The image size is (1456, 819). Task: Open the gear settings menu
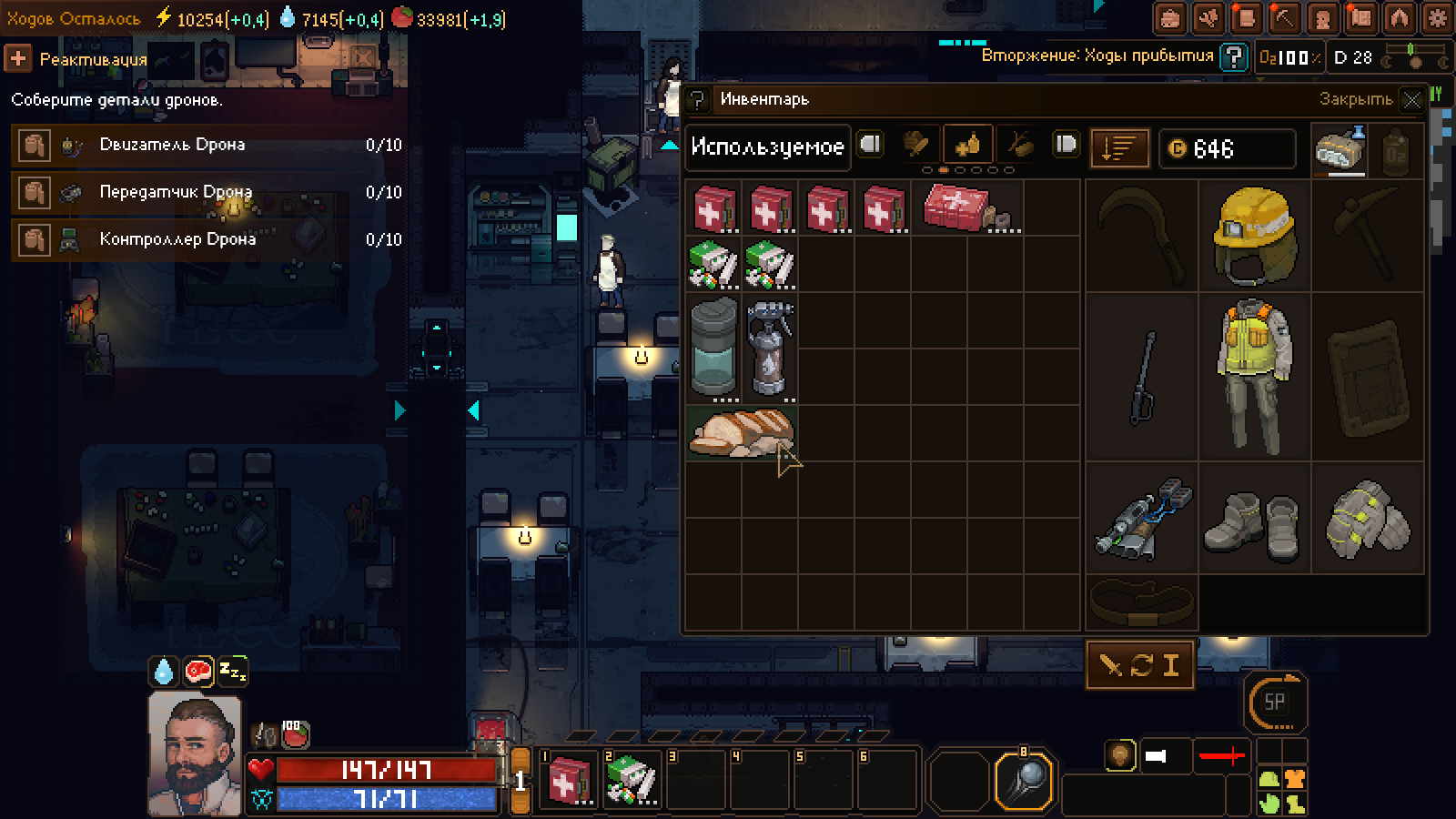click(x=1439, y=17)
